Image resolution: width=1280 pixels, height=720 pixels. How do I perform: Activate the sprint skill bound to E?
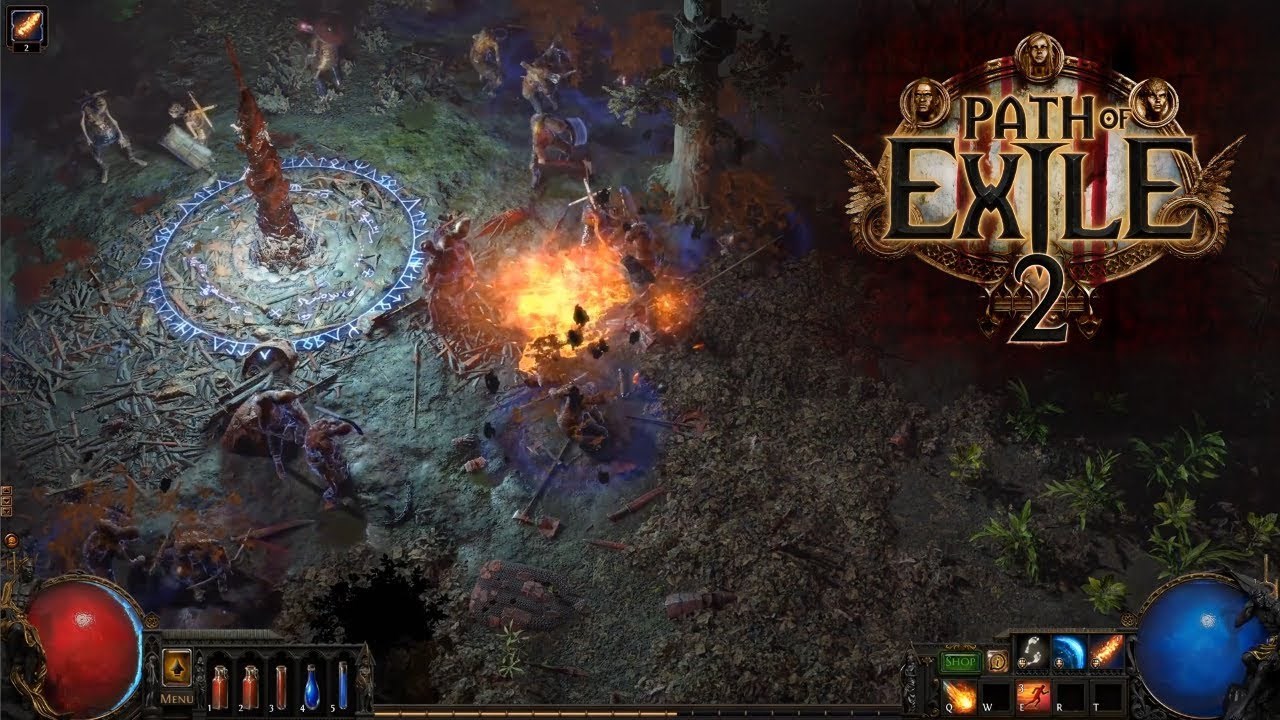[x=1033, y=697]
